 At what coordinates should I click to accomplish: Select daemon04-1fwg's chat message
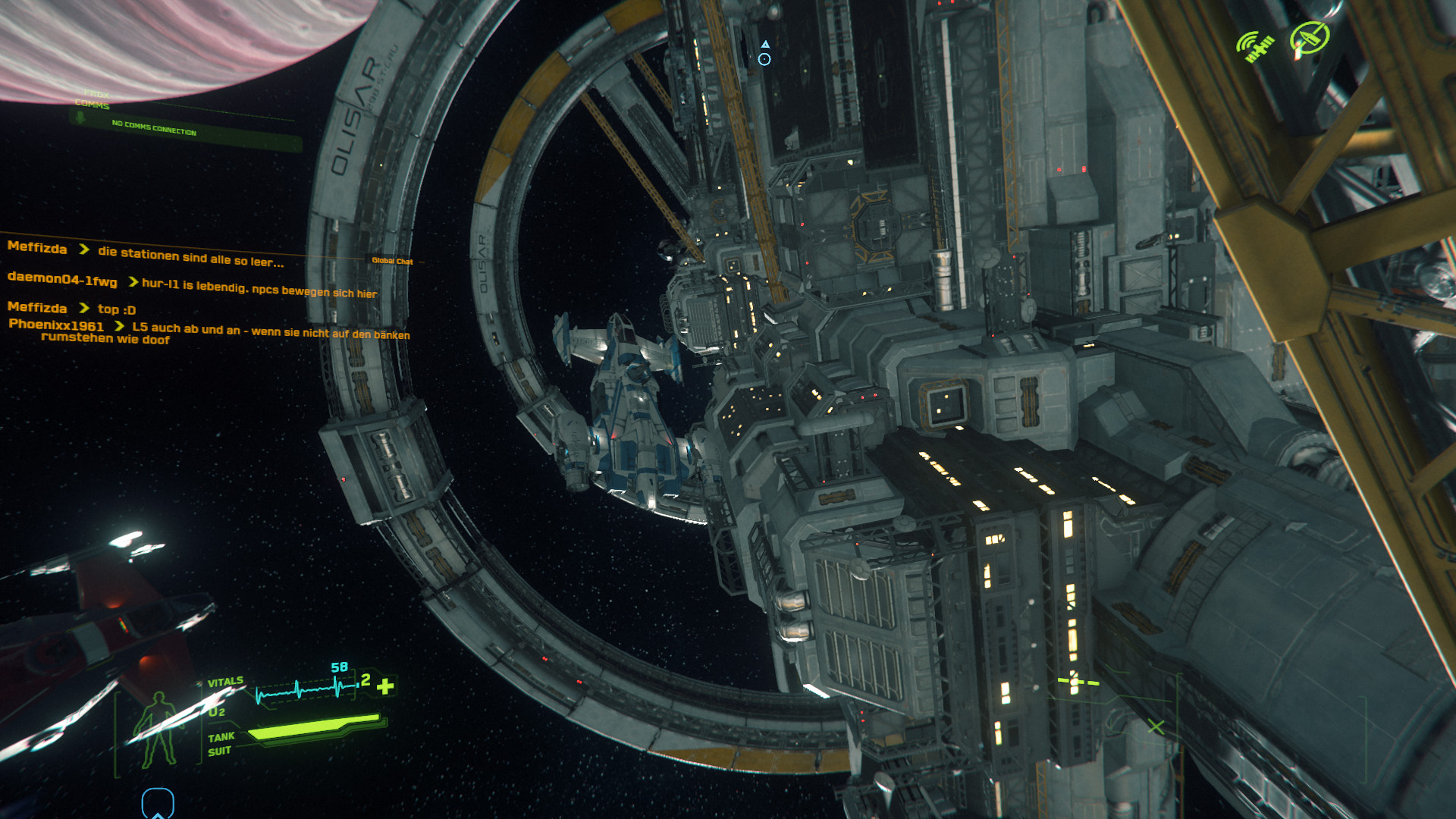click(x=259, y=288)
